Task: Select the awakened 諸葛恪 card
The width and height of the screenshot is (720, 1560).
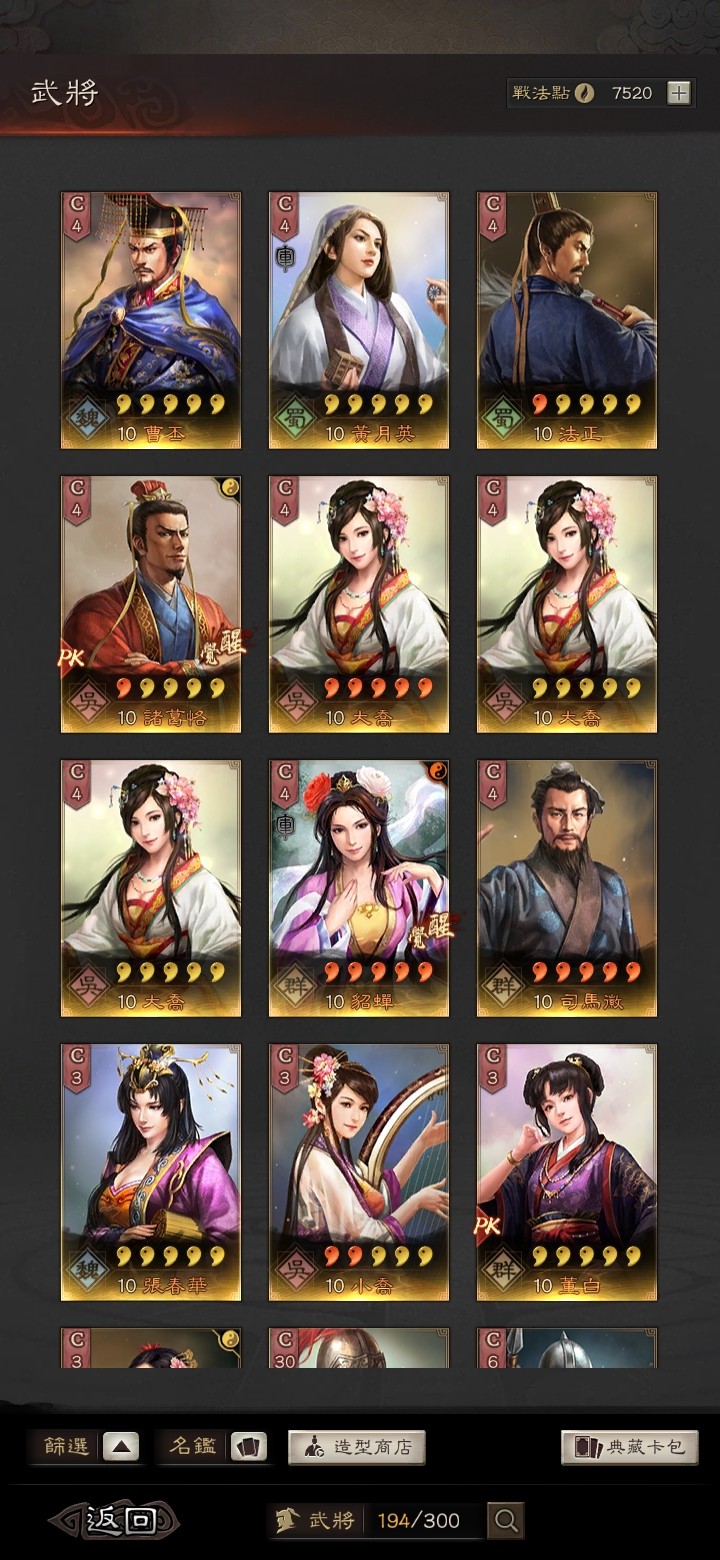Action: click(151, 604)
